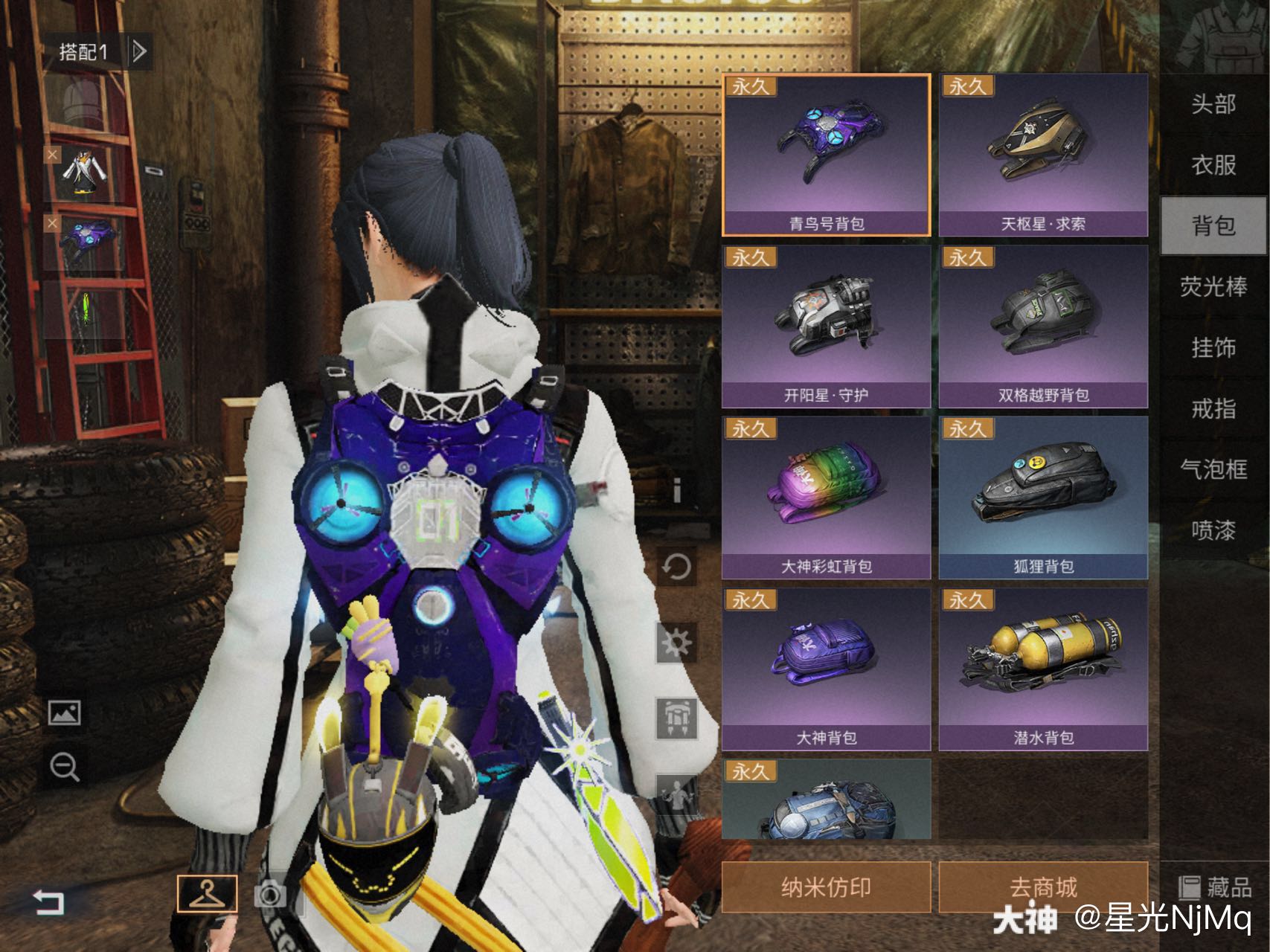Pick the 双格越野背包 item
The image size is (1270, 952).
pos(1043,326)
